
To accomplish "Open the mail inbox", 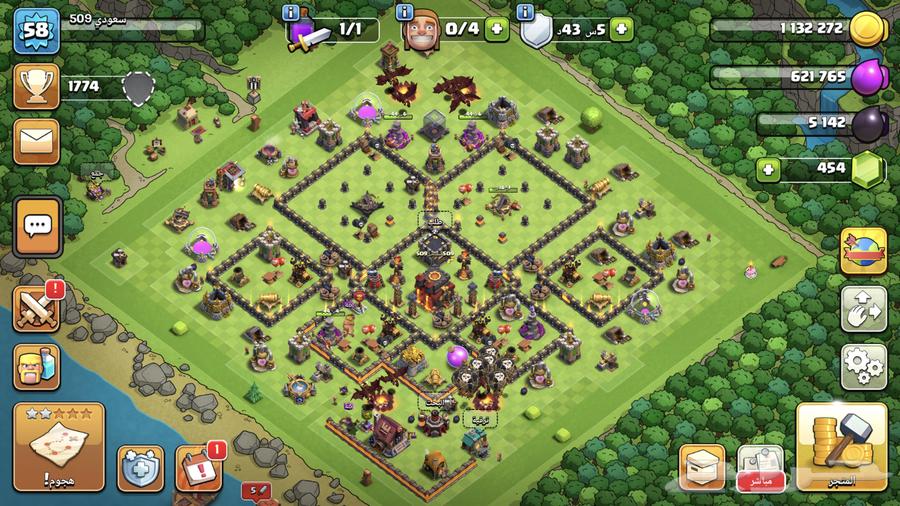I will point(36,142).
